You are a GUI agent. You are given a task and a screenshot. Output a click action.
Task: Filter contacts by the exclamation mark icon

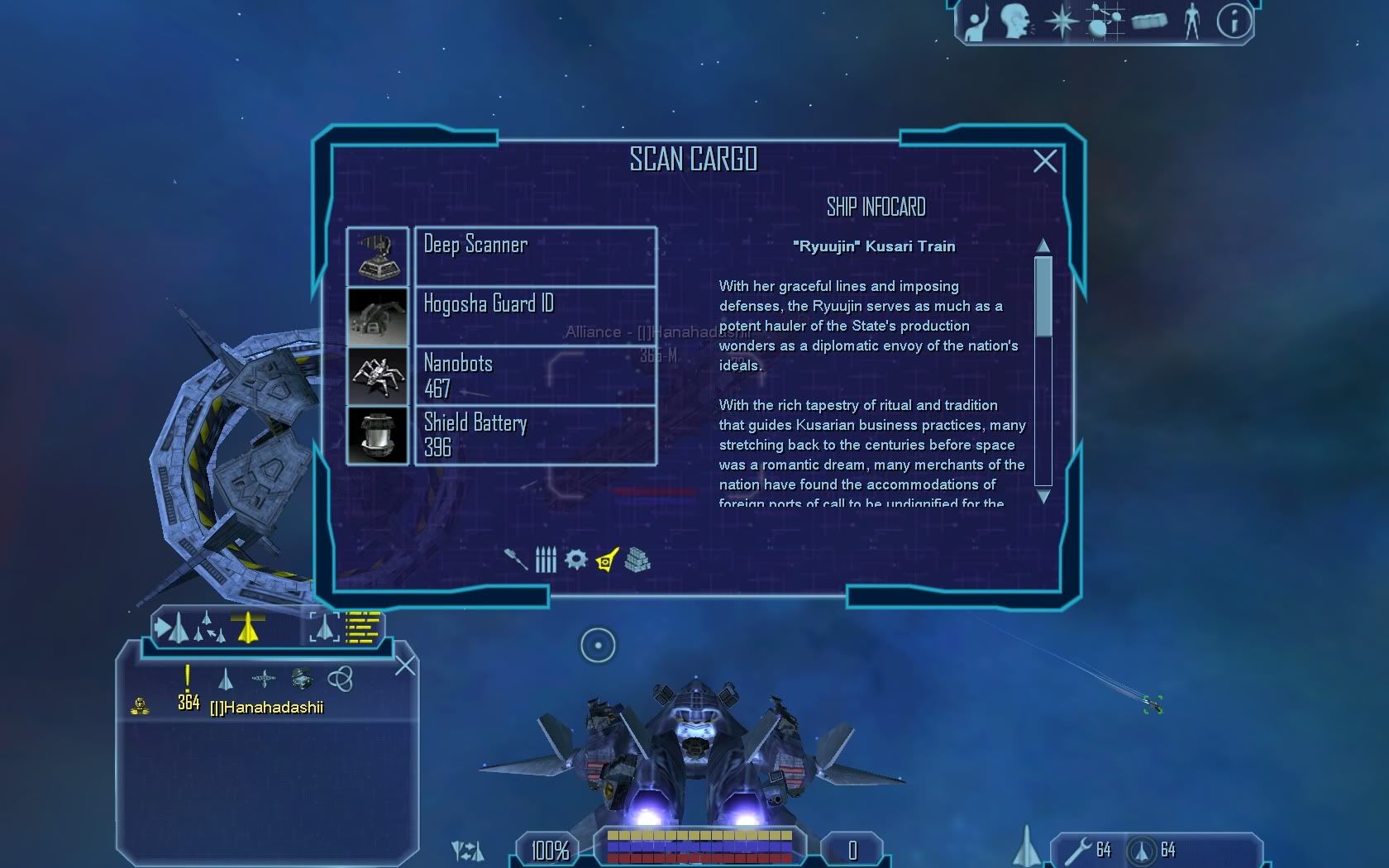[x=188, y=679]
